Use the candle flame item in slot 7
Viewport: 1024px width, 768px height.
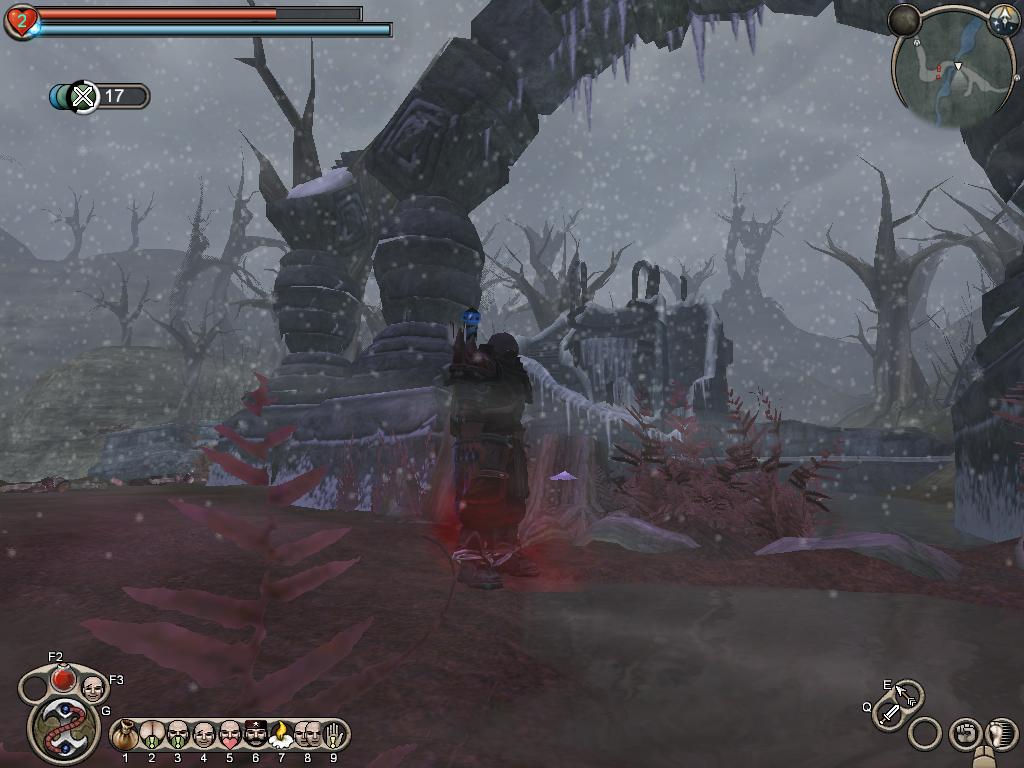(x=281, y=735)
